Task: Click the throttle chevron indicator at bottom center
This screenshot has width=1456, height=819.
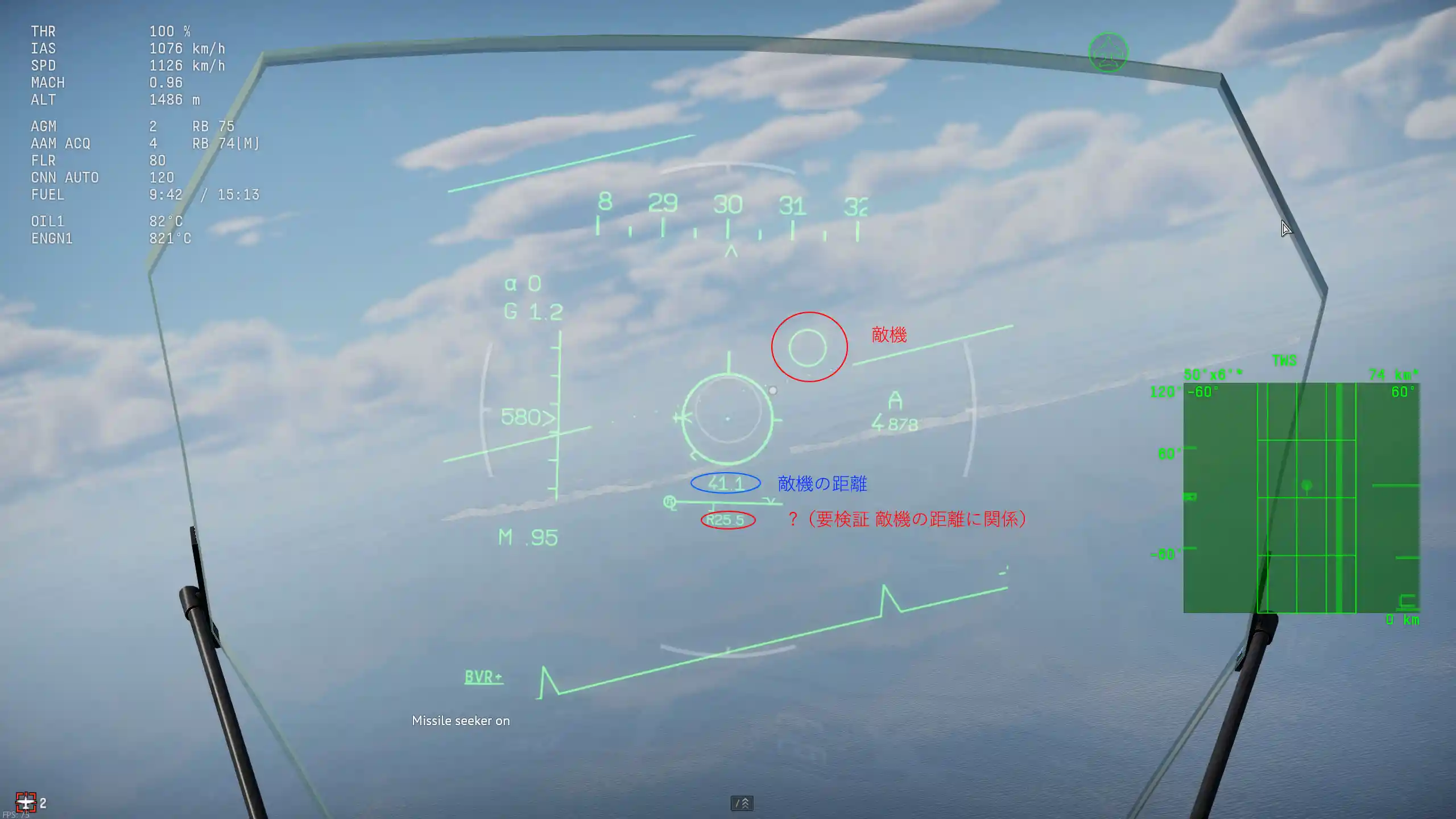Action: [742, 803]
